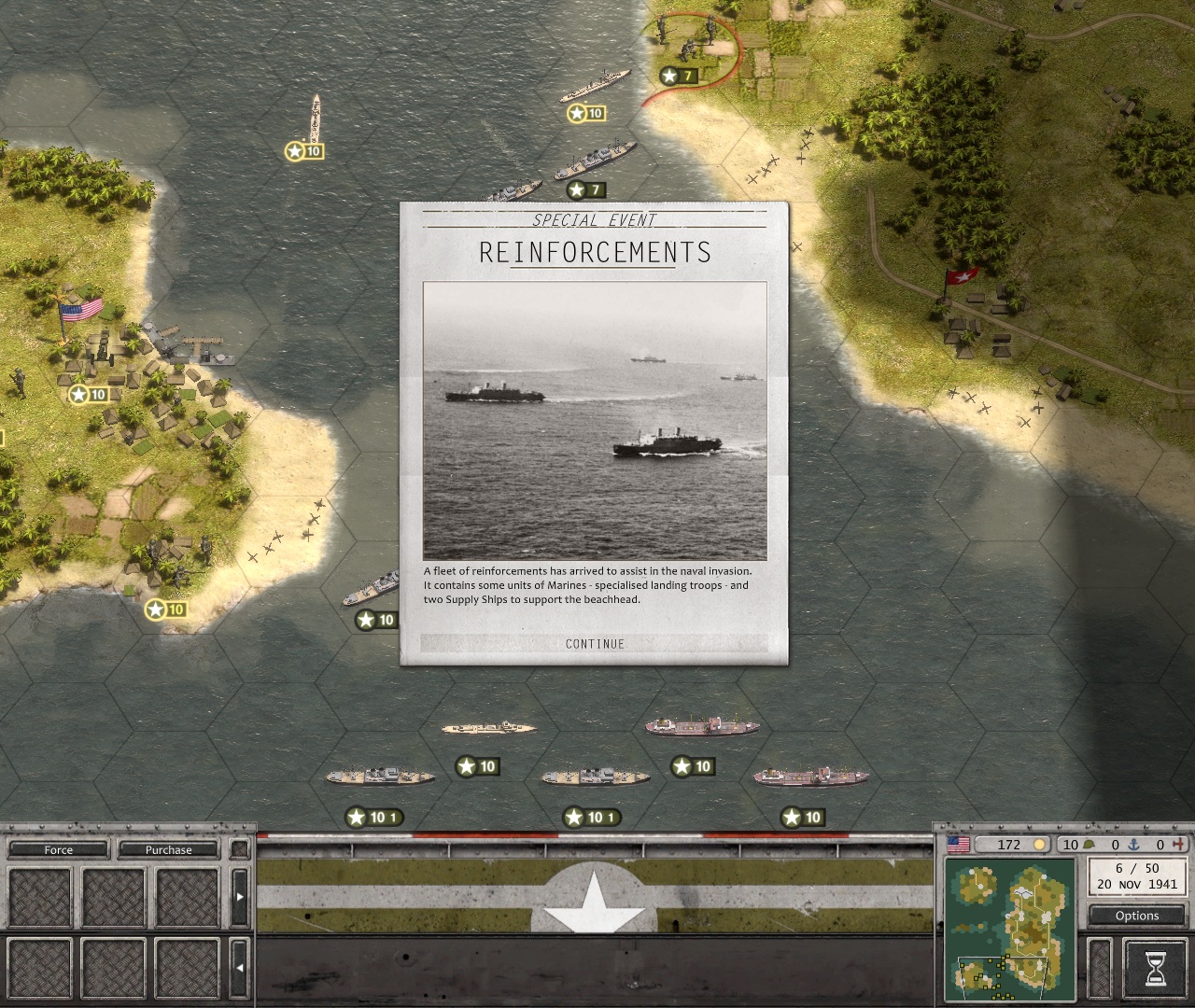Image resolution: width=1195 pixels, height=1008 pixels.
Task: Open the Force panel
Action: (x=58, y=850)
